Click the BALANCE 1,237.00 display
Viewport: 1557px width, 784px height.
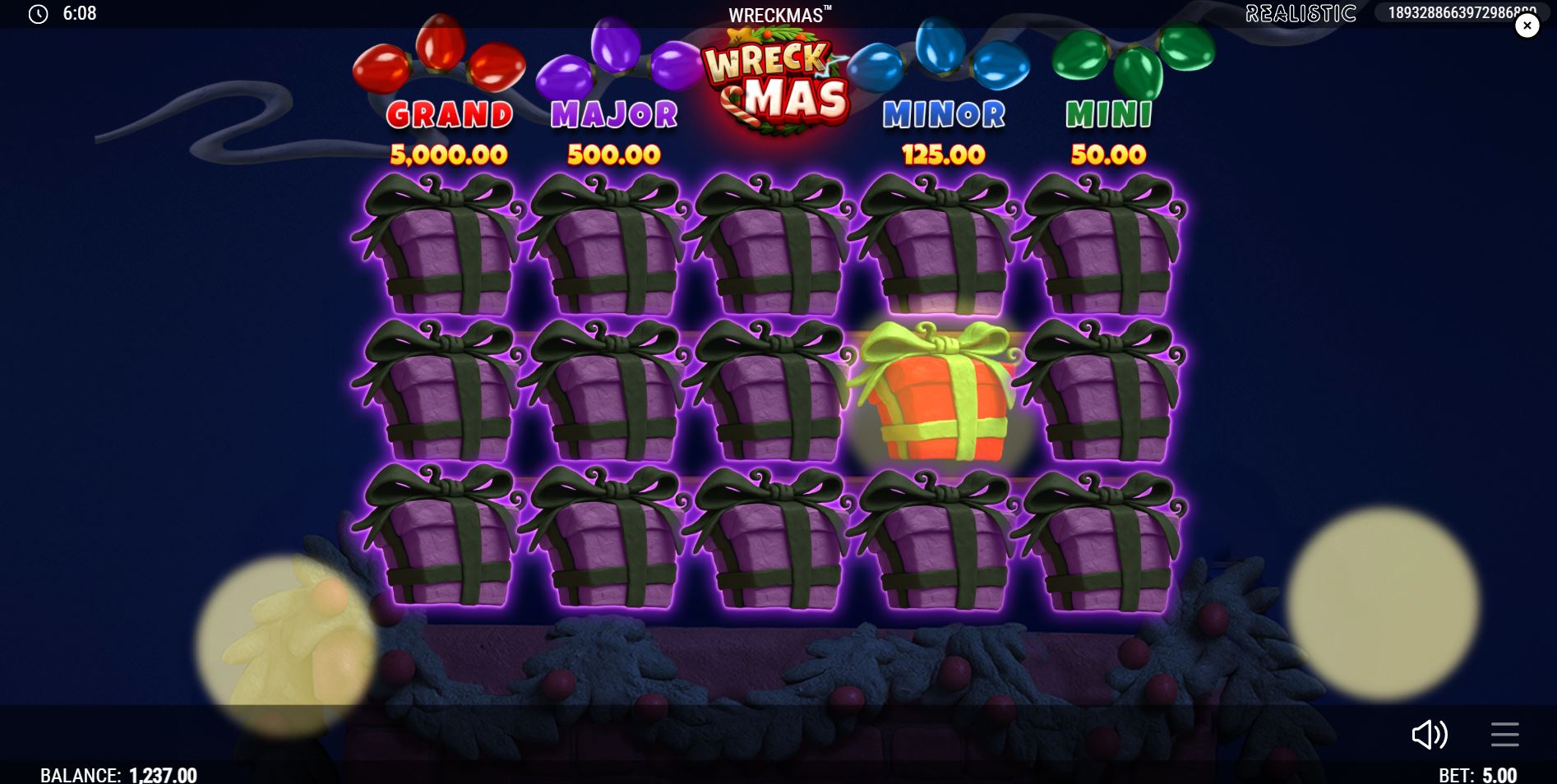point(120,773)
